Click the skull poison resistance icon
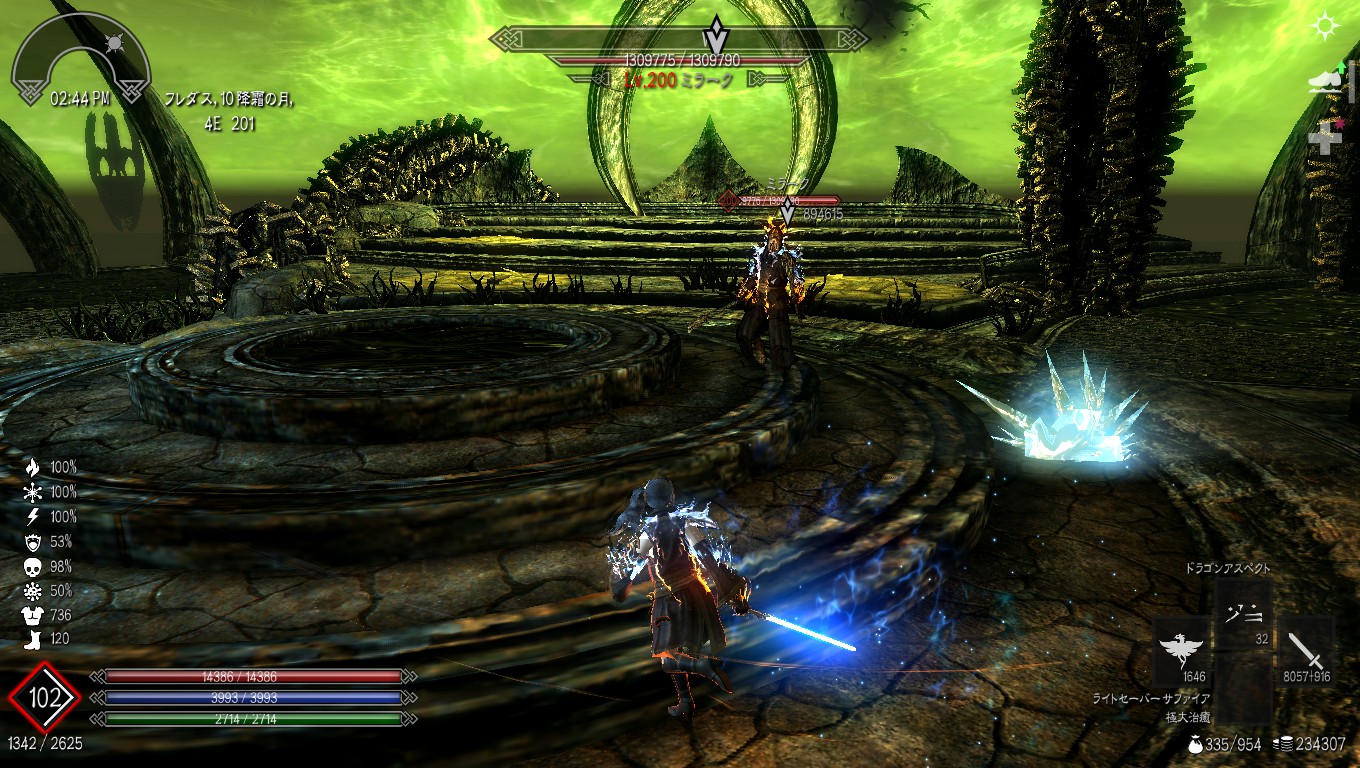1360x768 pixels. [33, 567]
